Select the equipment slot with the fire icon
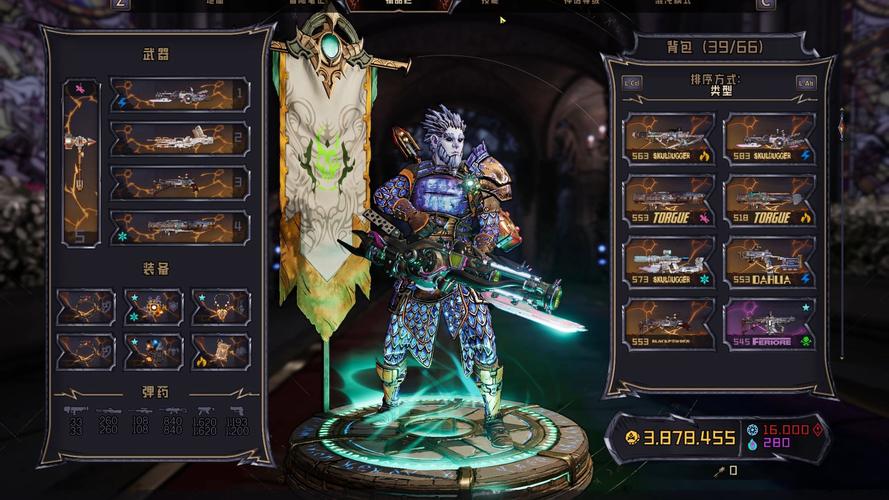This screenshot has height=500, width=889. coord(221,352)
